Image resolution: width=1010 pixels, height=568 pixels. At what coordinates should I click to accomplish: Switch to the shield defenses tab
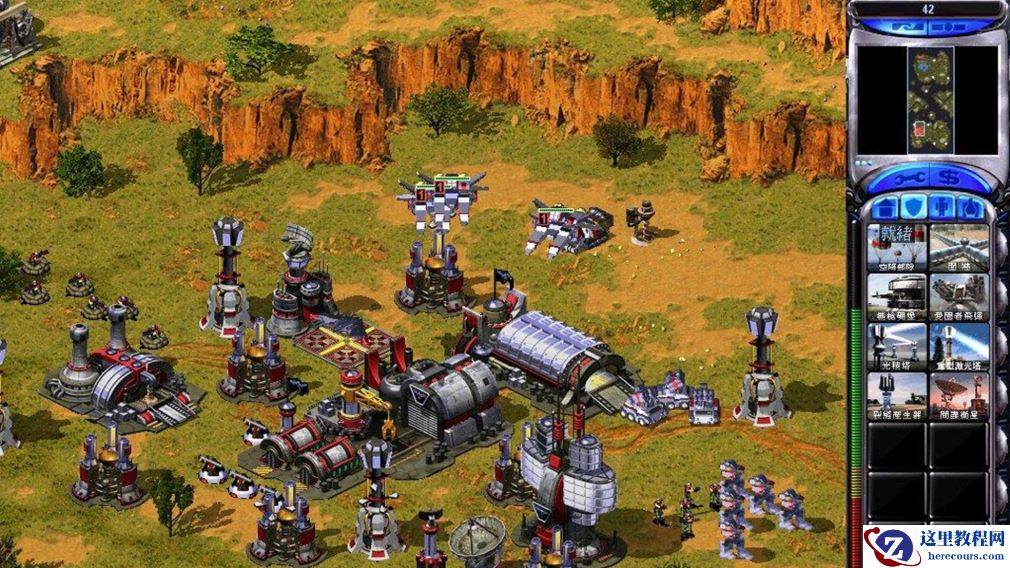pos(913,207)
